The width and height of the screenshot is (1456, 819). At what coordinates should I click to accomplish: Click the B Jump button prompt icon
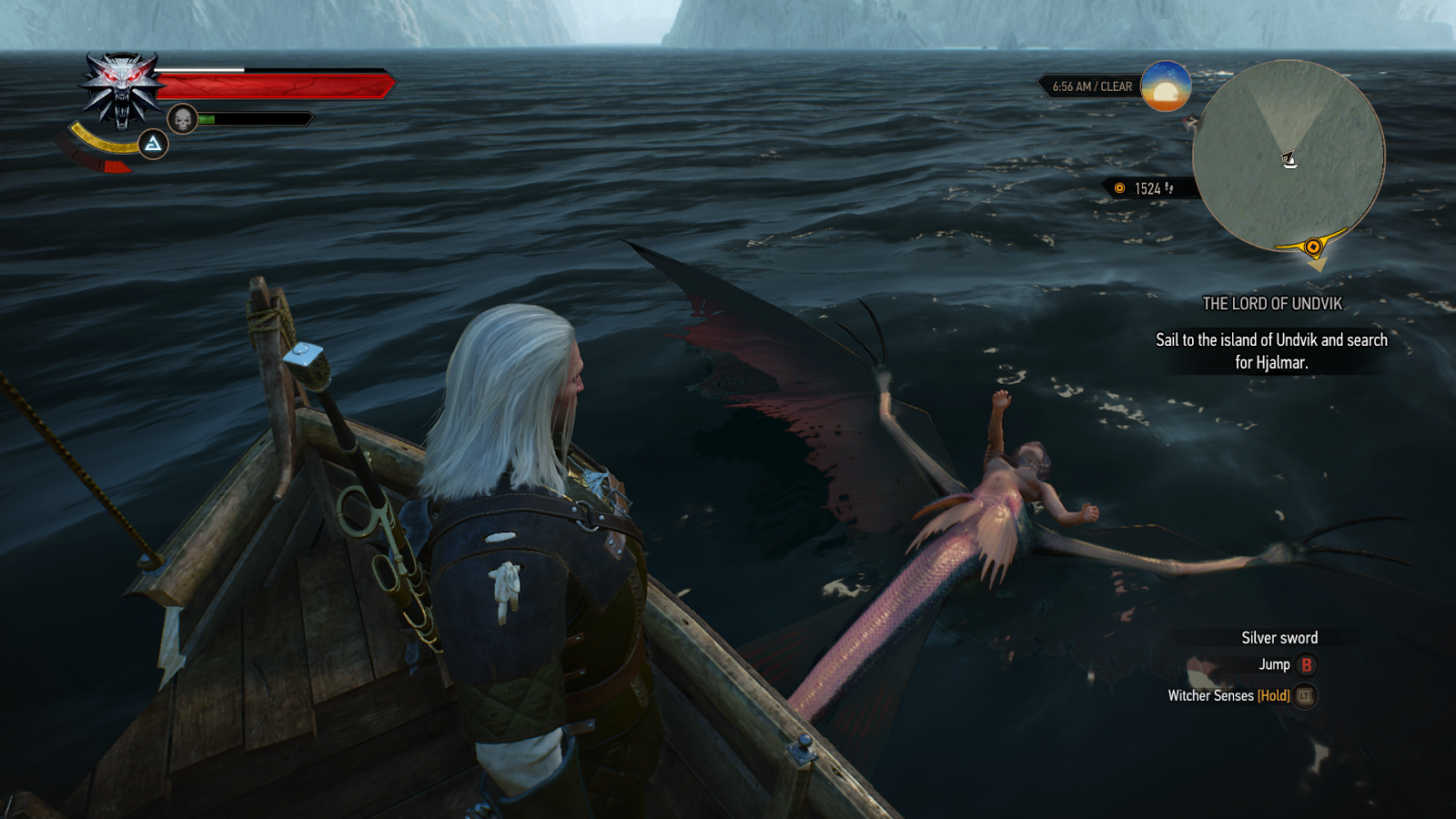point(1308,664)
